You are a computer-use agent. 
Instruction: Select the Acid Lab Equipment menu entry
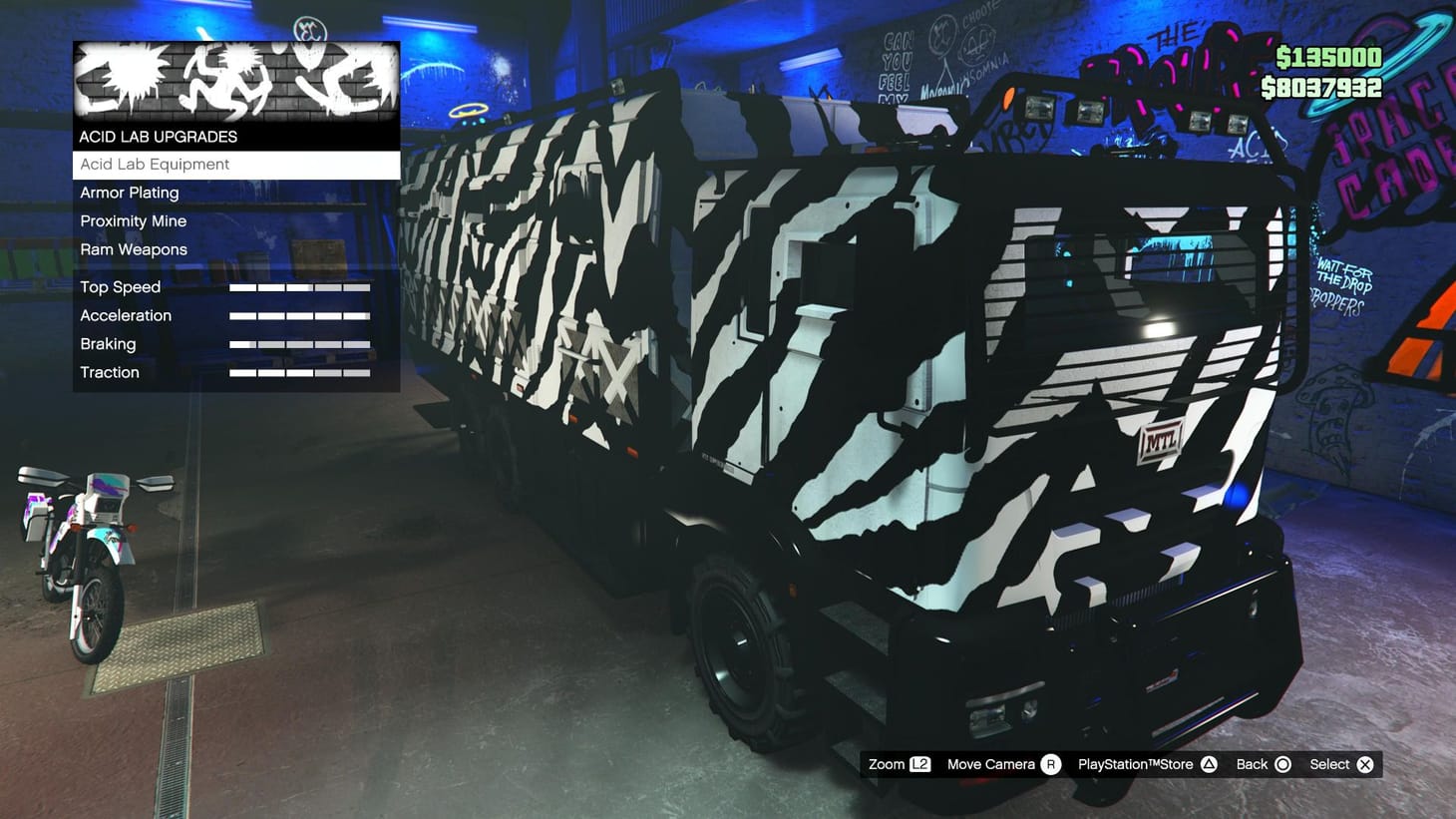pyautogui.click(x=155, y=164)
